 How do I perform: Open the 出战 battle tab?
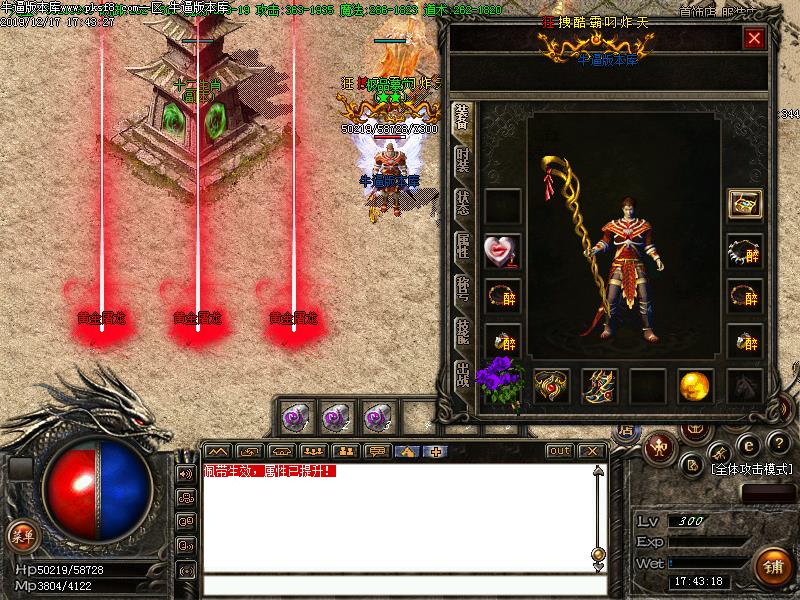point(462,374)
